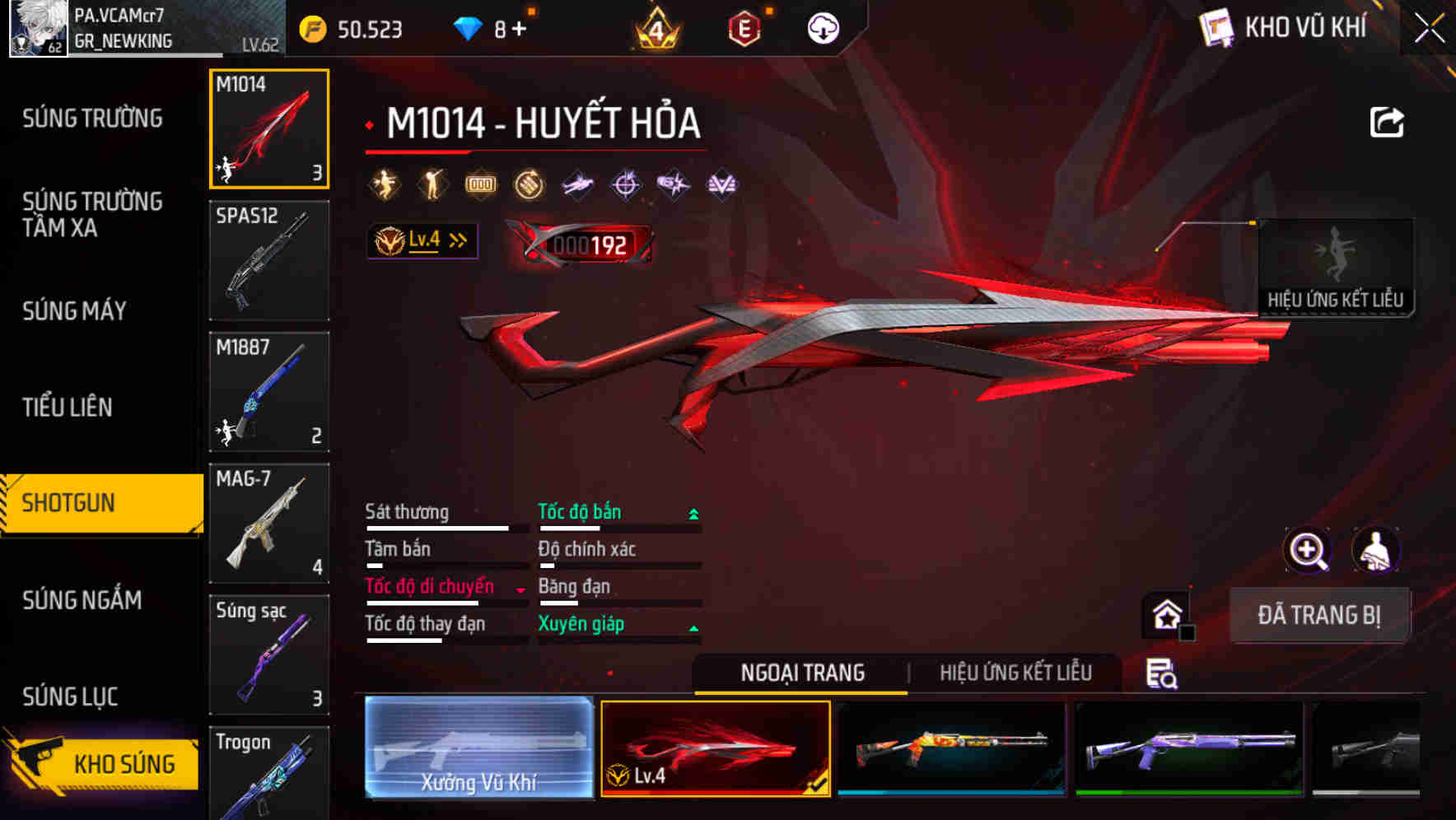Click the Xuyên giáp stat bar
The image size is (1456, 820).
(618, 634)
